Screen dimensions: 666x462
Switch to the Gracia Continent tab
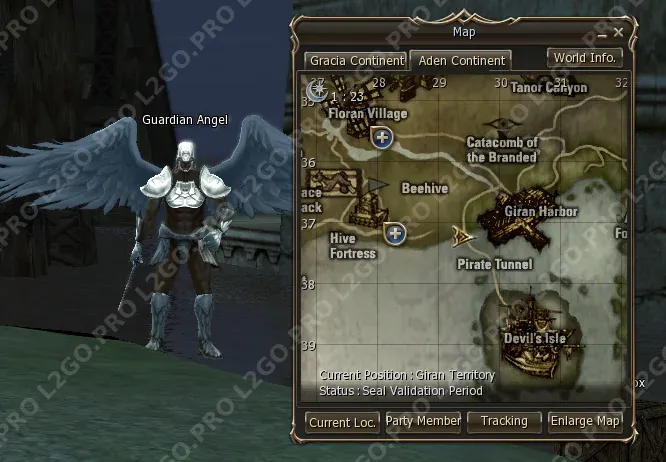point(355,60)
